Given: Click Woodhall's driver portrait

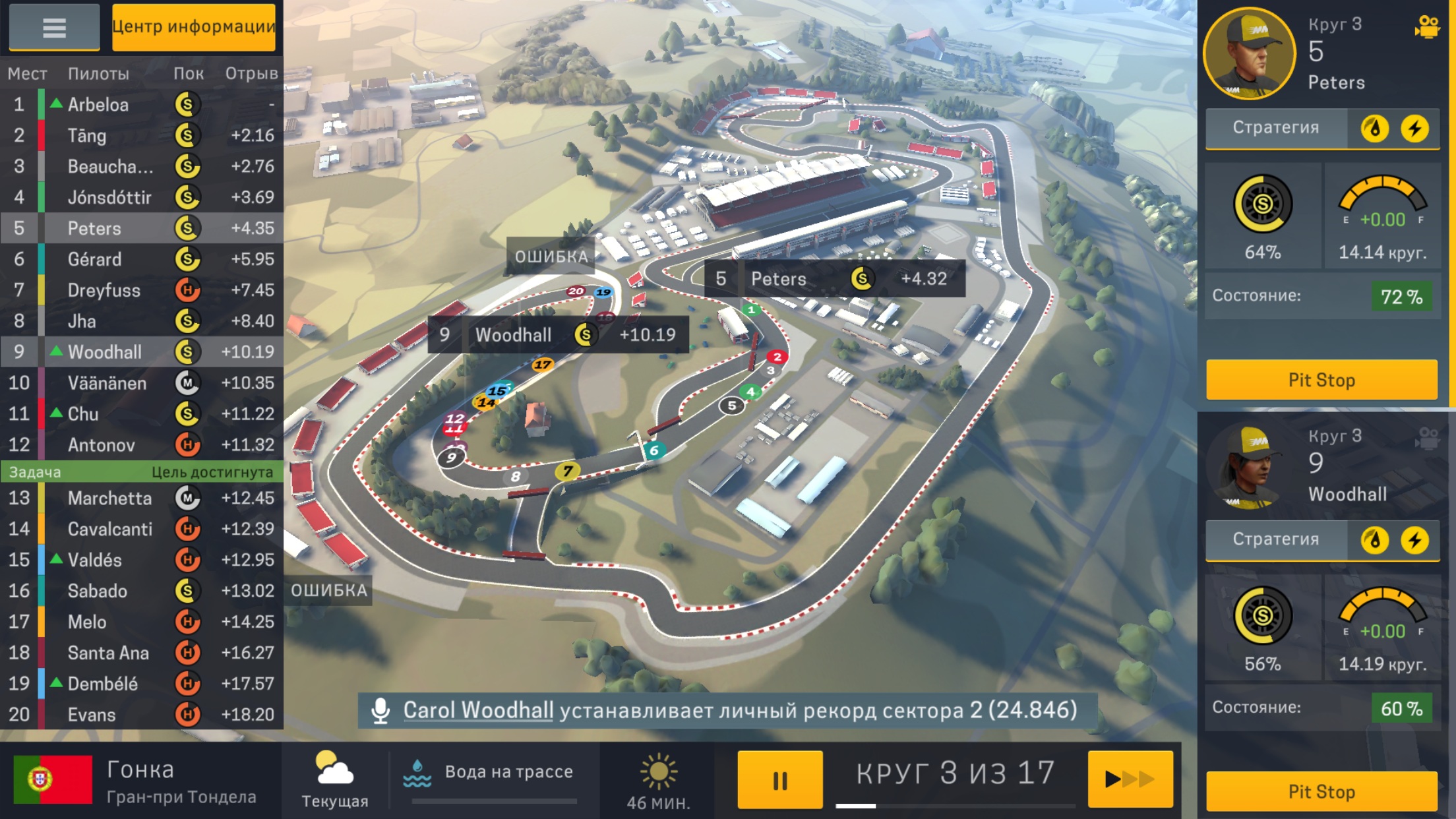Looking at the screenshot, I should [x=1249, y=466].
